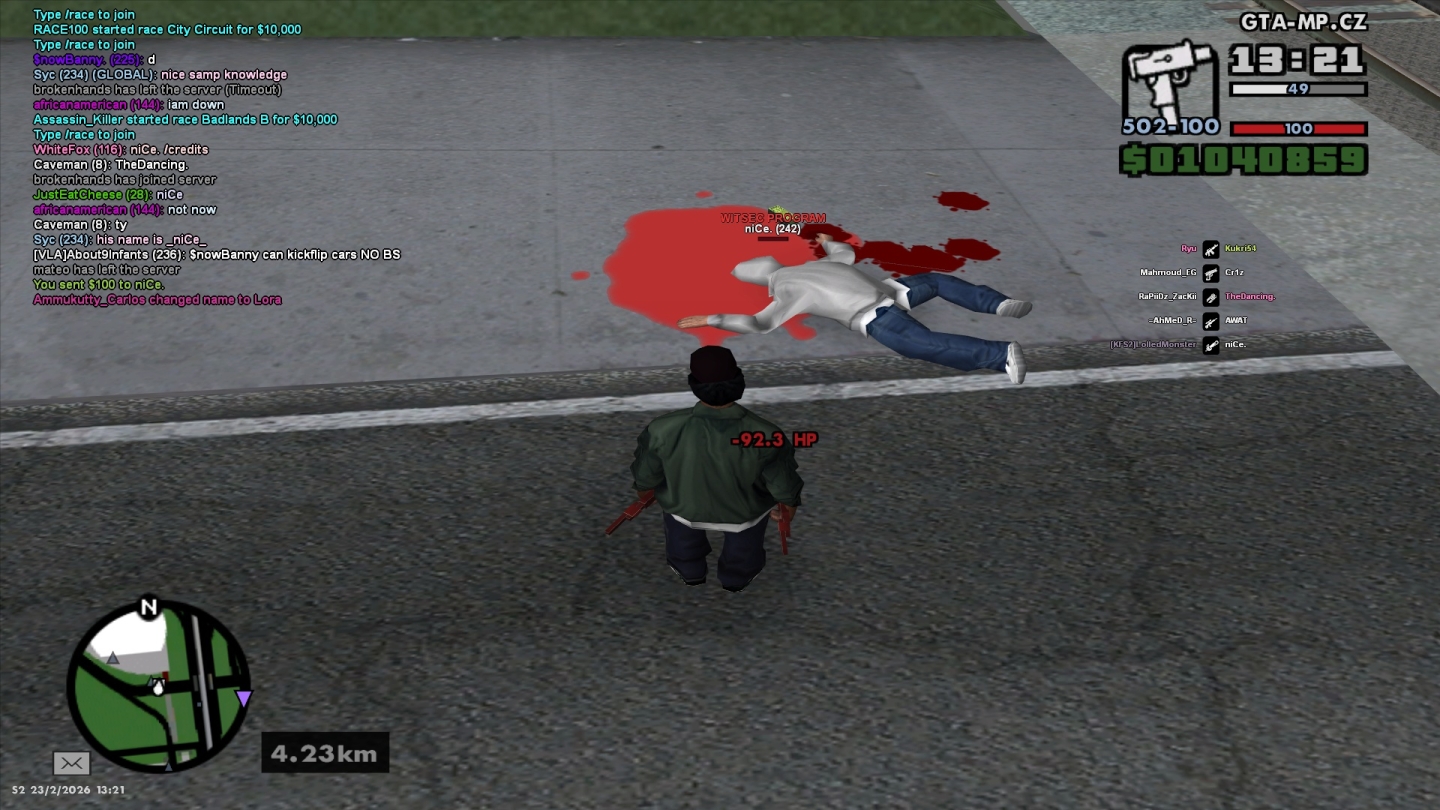Click the rifle icon in AWAT's killfeed row

[x=1210, y=321]
